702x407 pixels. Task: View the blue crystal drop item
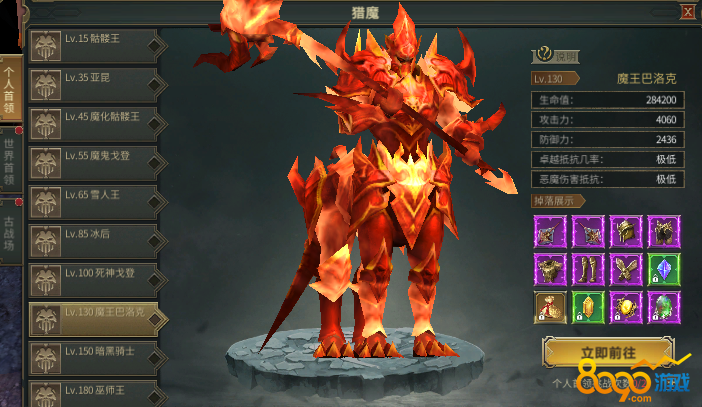coord(664,270)
